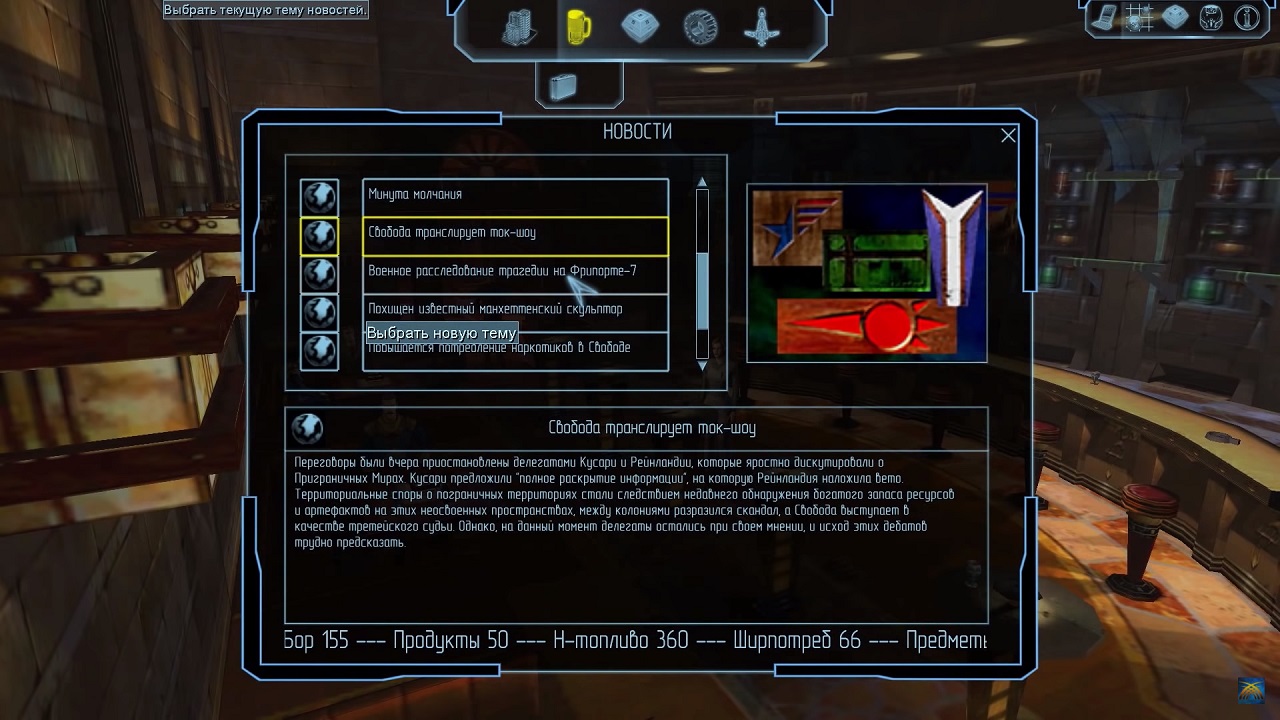Open the ship dealer spacecraft icon
1280x720 pixels.
tap(762, 27)
